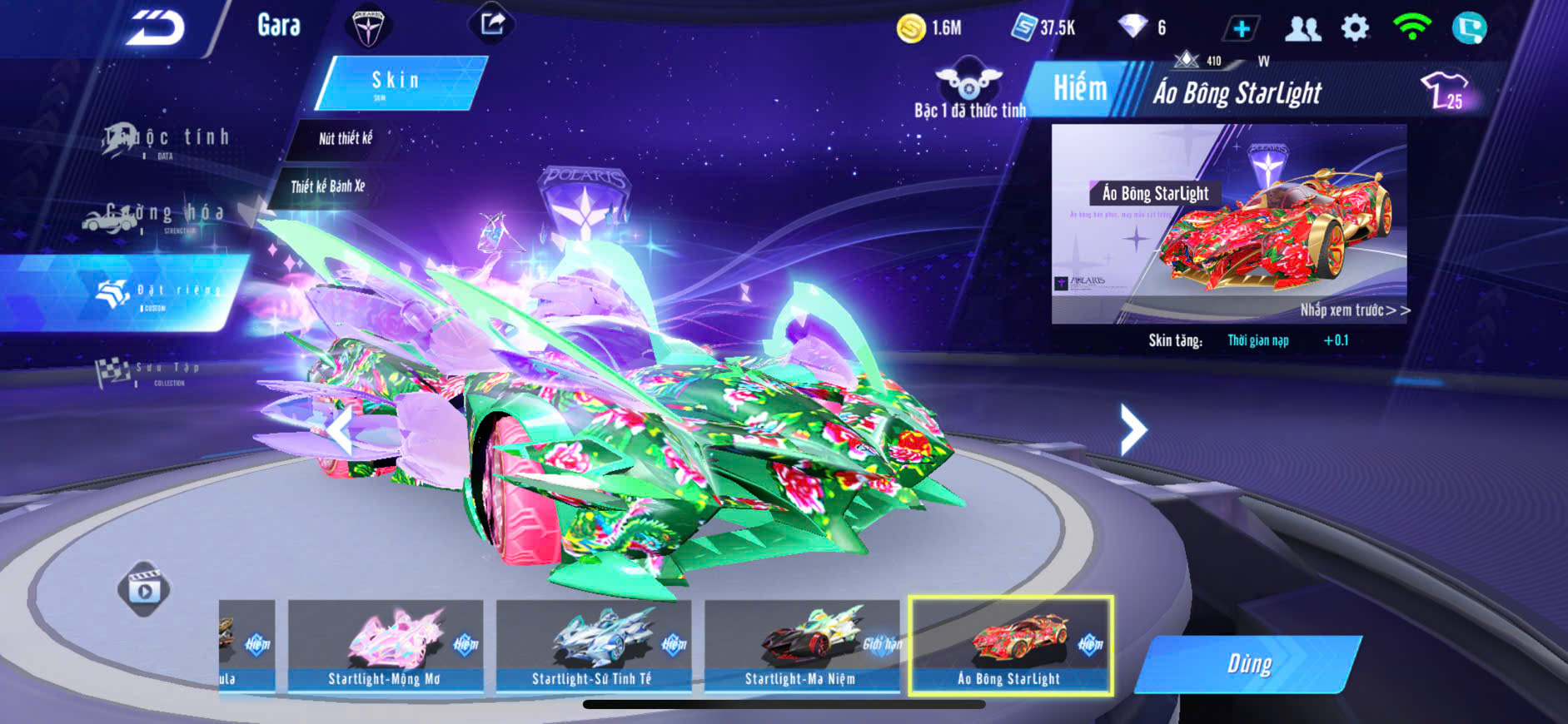Open settings with the gear icon
This screenshot has height=724, width=1568.
pos(1355,28)
